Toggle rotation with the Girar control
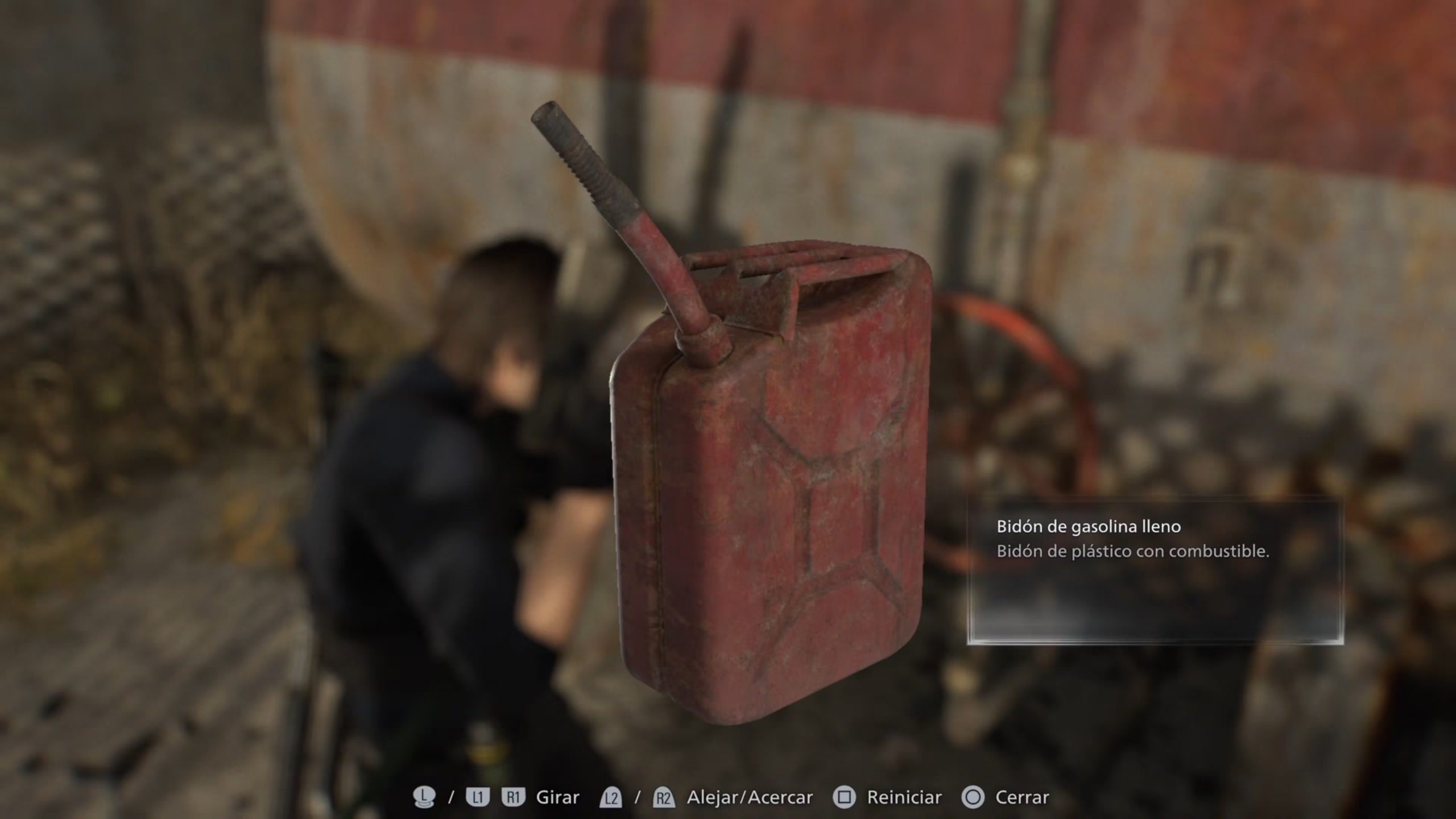 pyautogui.click(x=558, y=796)
